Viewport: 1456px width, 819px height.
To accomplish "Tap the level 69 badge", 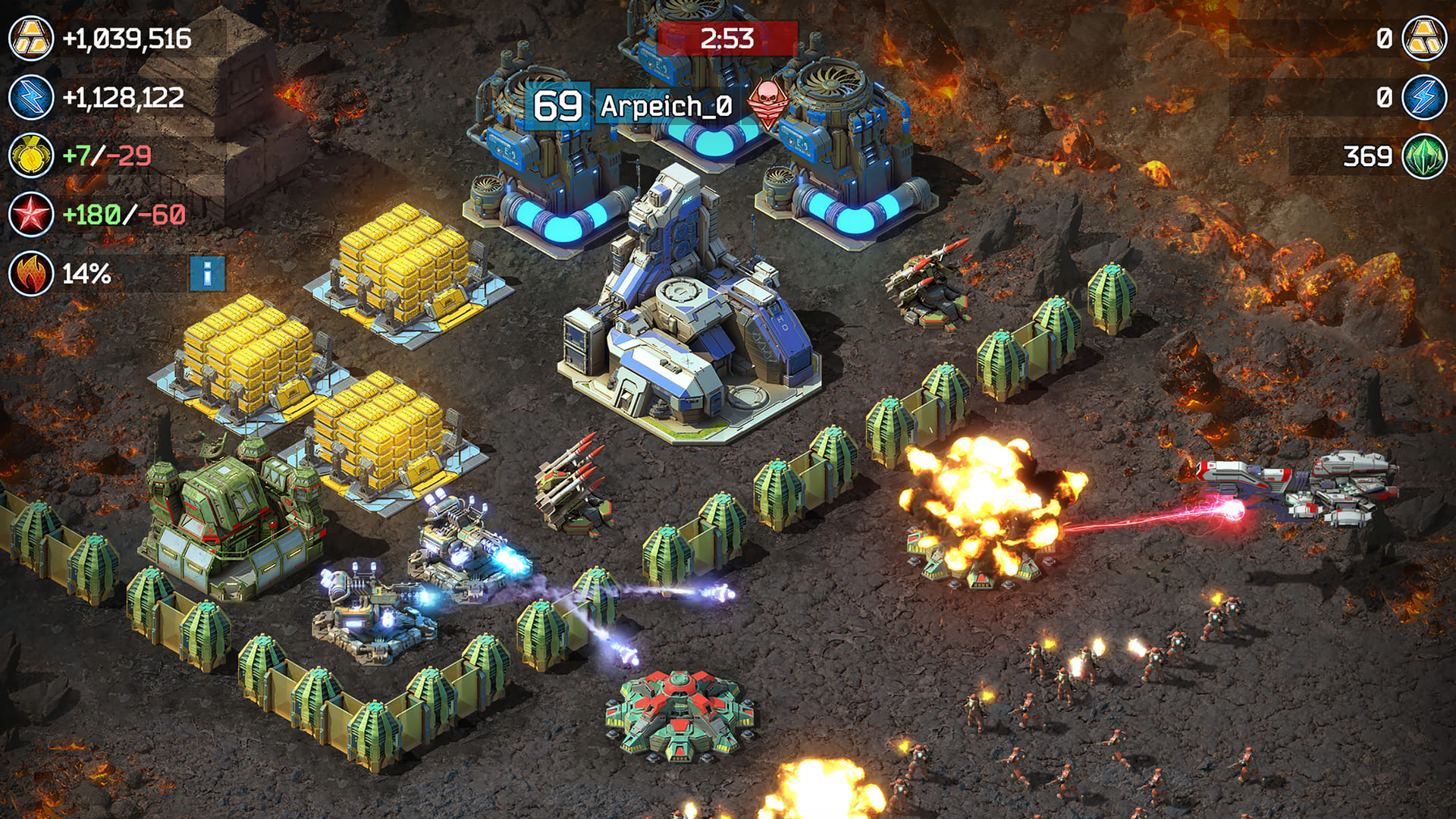I will [x=558, y=106].
